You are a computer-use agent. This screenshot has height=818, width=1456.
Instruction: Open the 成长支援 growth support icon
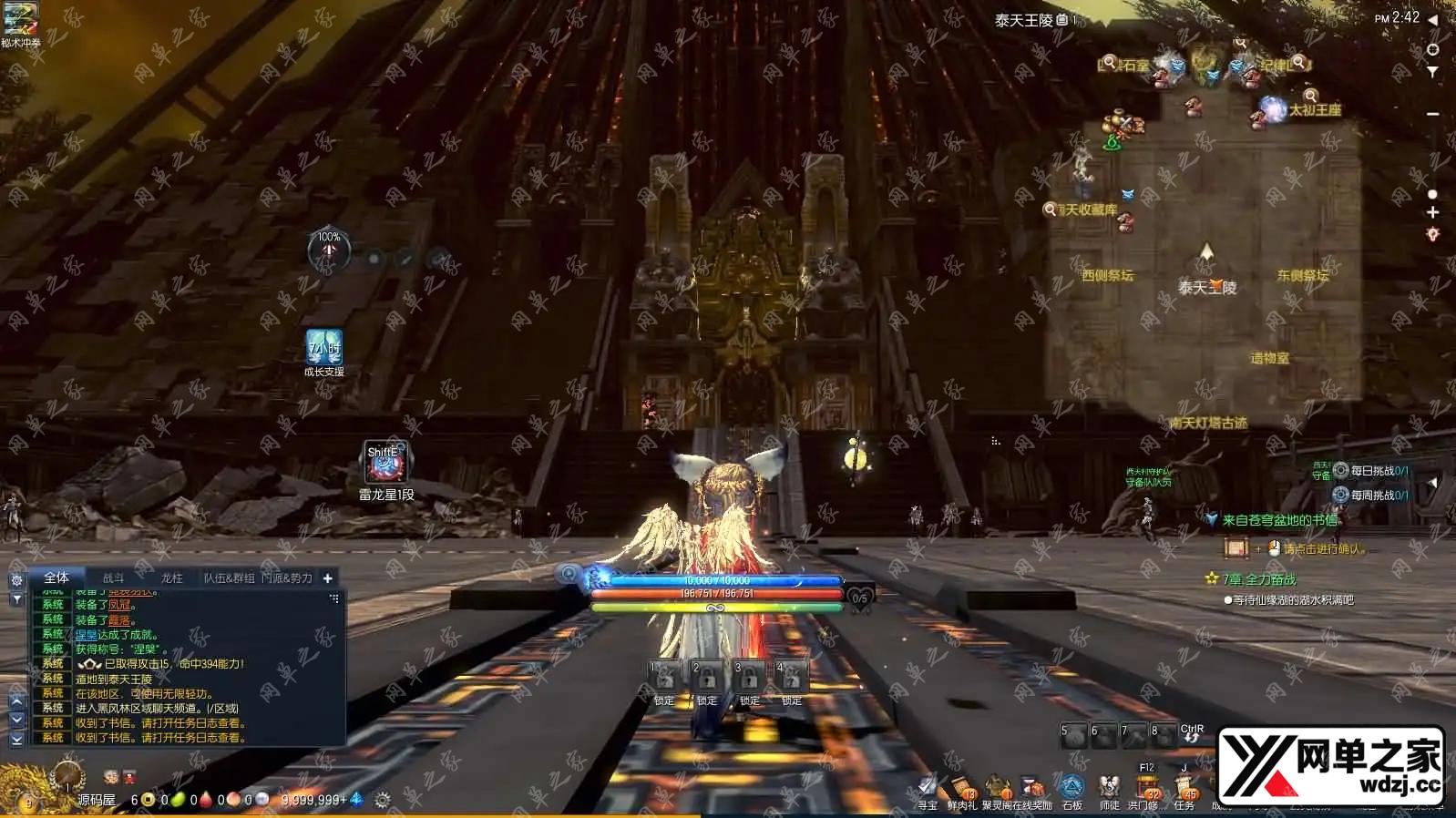(323, 348)
